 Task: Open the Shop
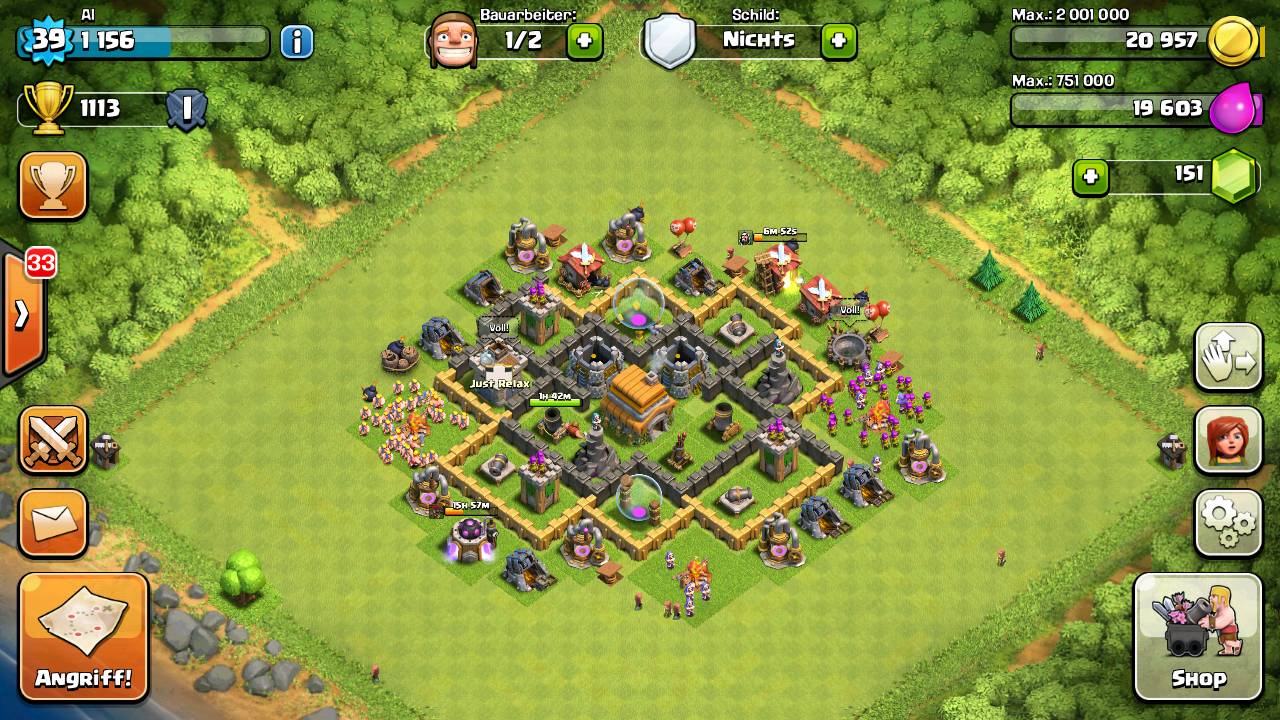[x=1198, y=637]
